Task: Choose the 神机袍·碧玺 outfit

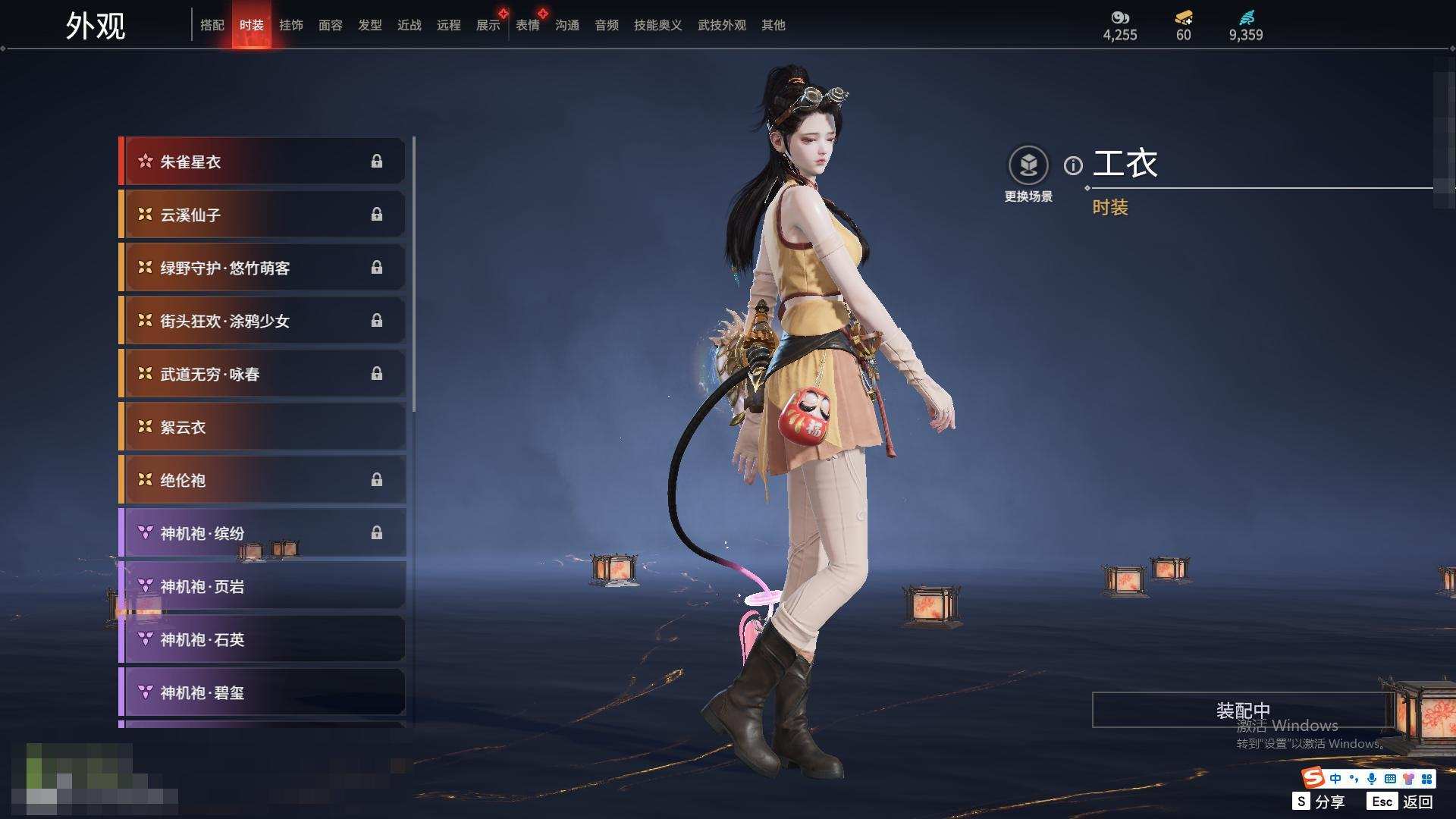Action: click(262, 692)
